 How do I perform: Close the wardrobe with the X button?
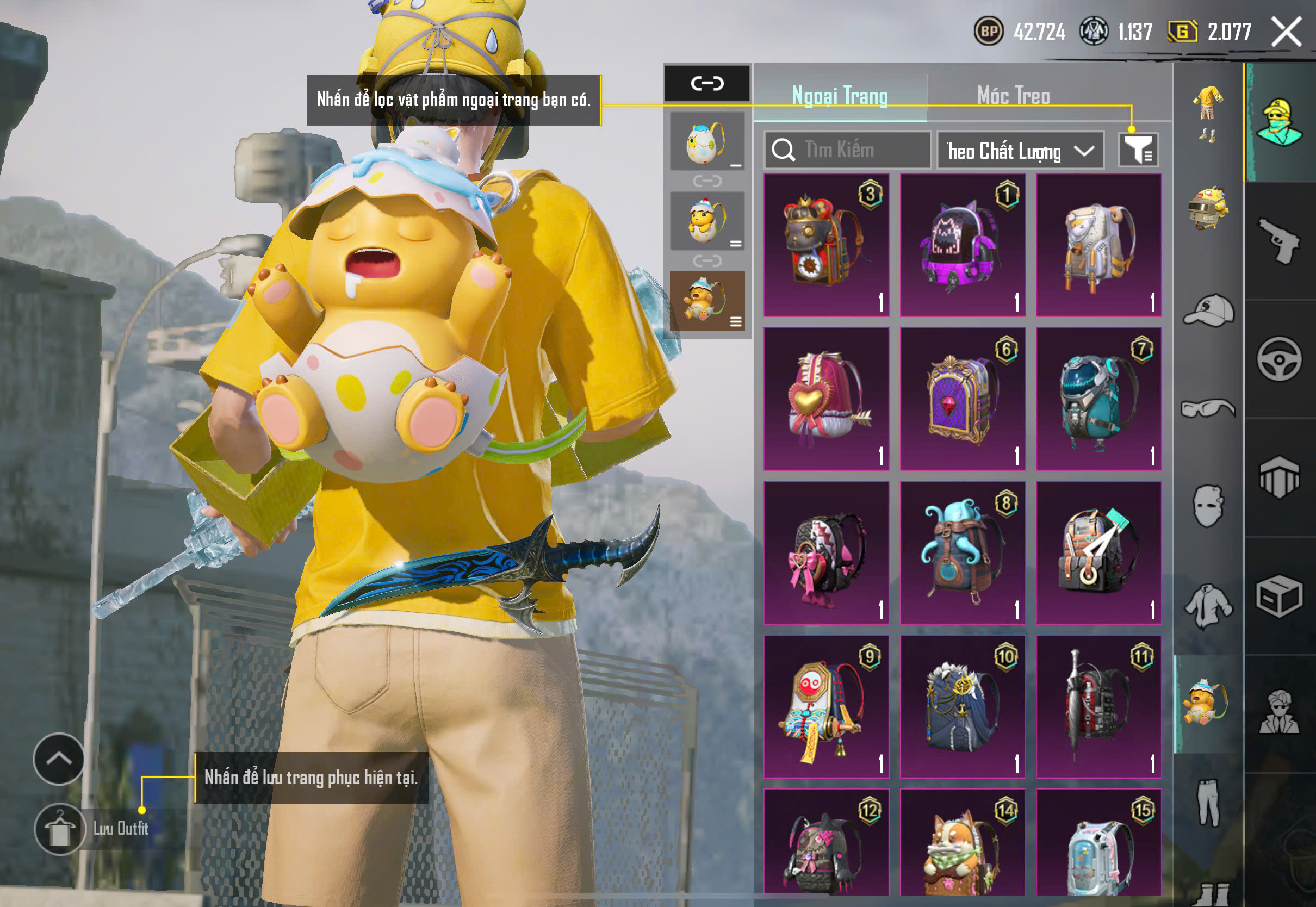click(x=1286, y=32)
